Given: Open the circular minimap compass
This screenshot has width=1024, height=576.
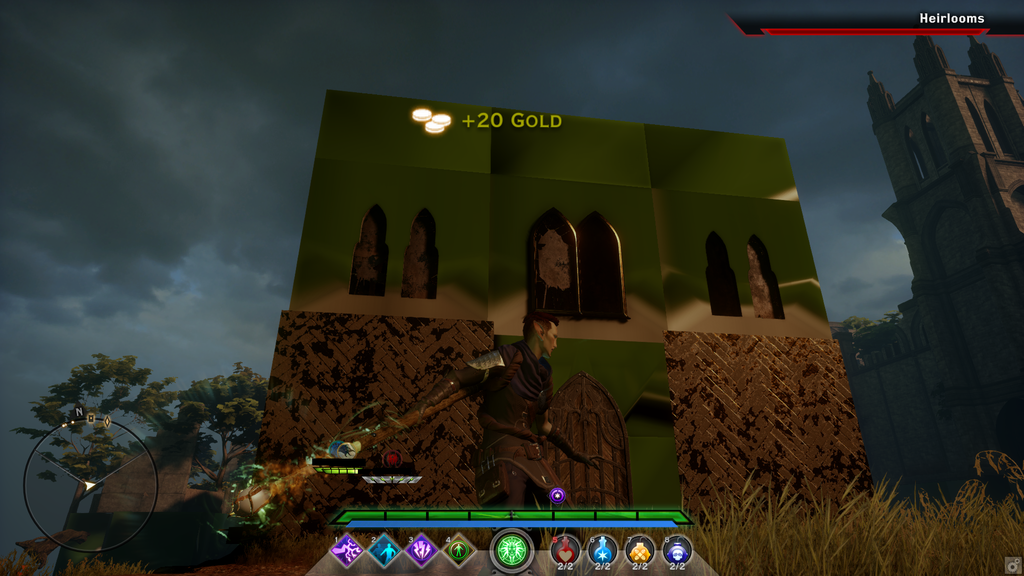Looking at the screenshot, I should pos(90,485).
